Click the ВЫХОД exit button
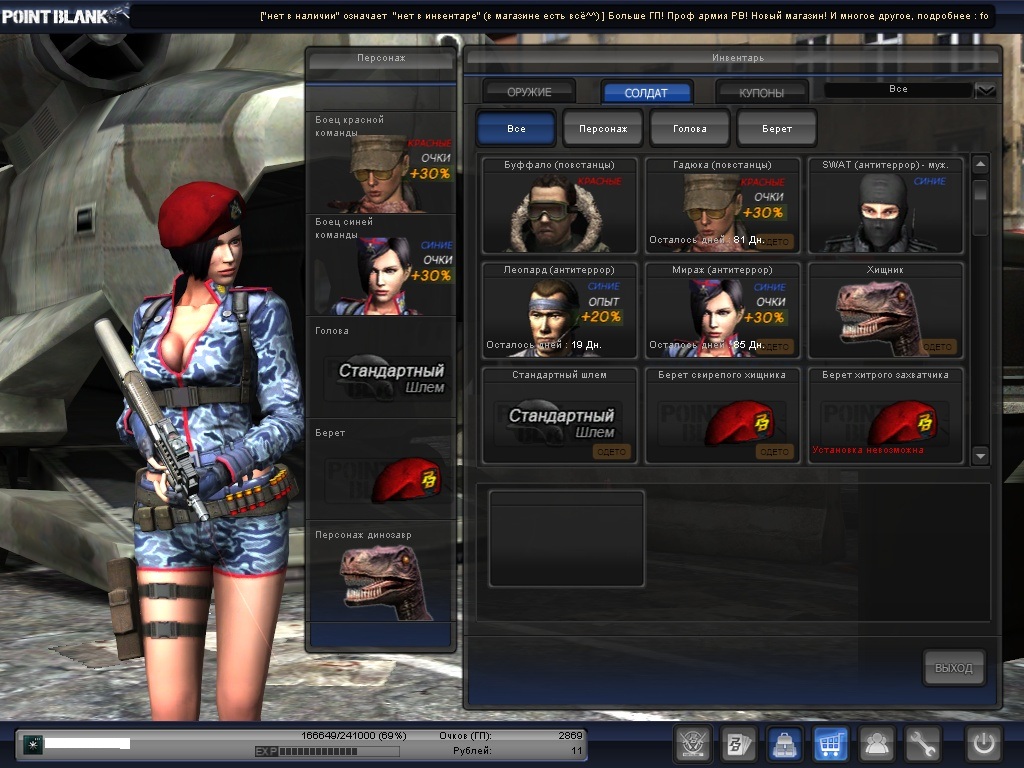The height and width of the screenshot is (768, 1024). [953, 668]
